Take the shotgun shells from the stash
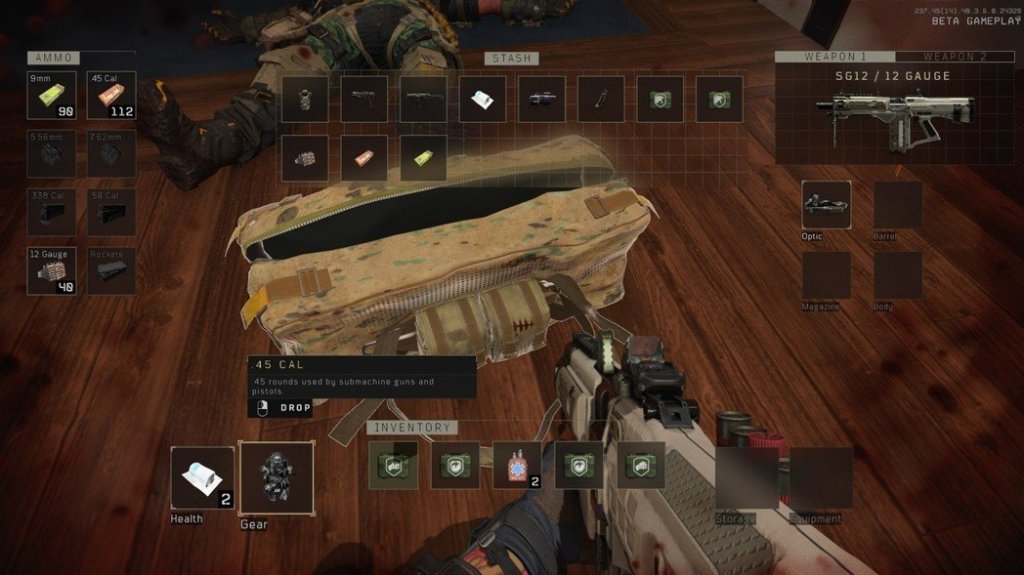1024x575 pixels. [x=304, y=158]
